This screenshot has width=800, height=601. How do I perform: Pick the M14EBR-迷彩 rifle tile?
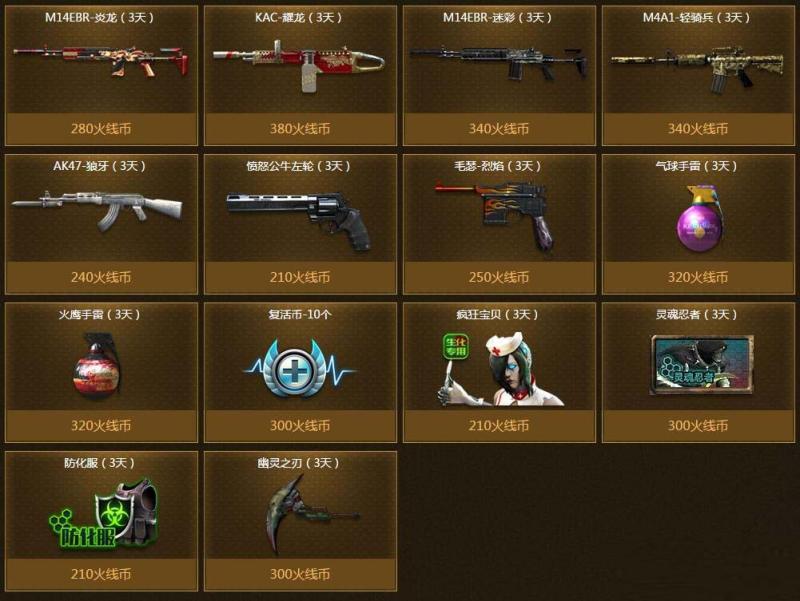coord(499,63)
